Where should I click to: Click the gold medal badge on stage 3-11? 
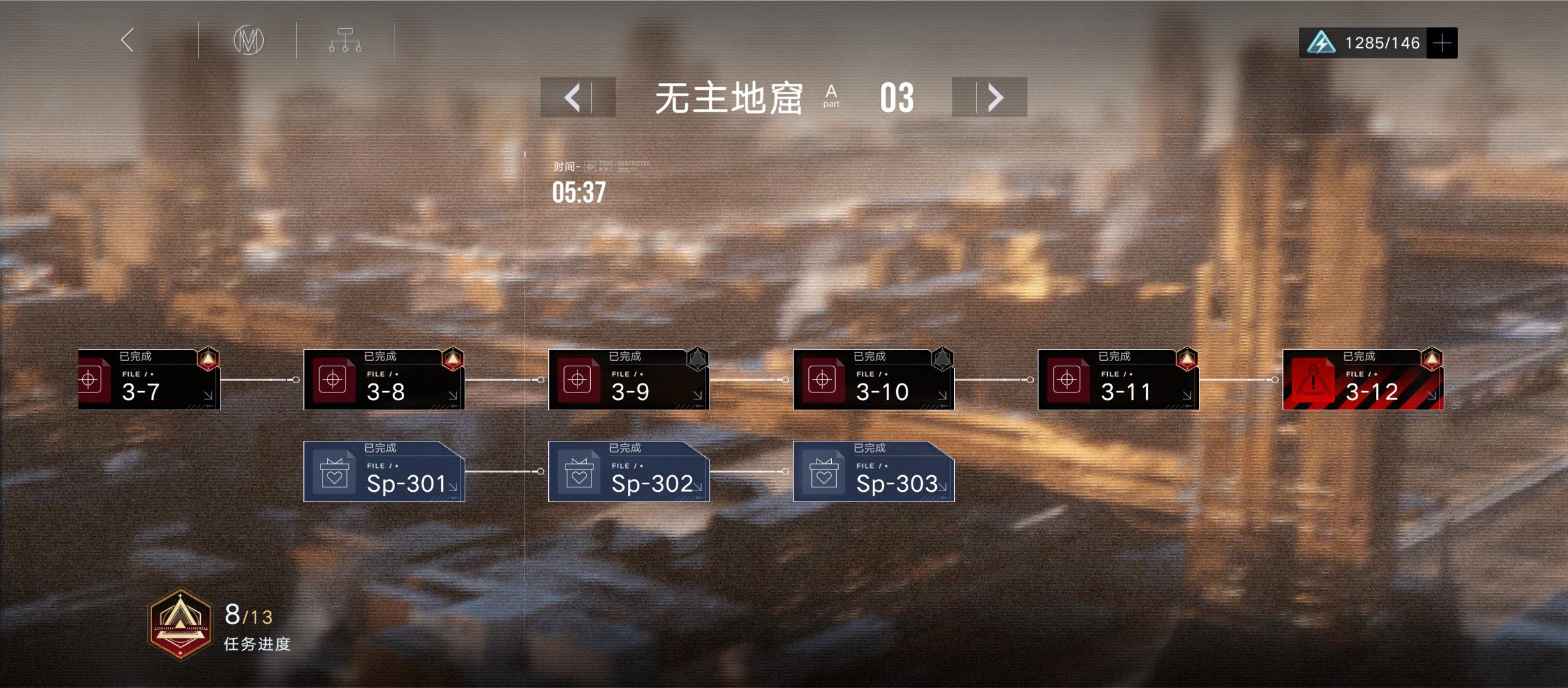1187,358
